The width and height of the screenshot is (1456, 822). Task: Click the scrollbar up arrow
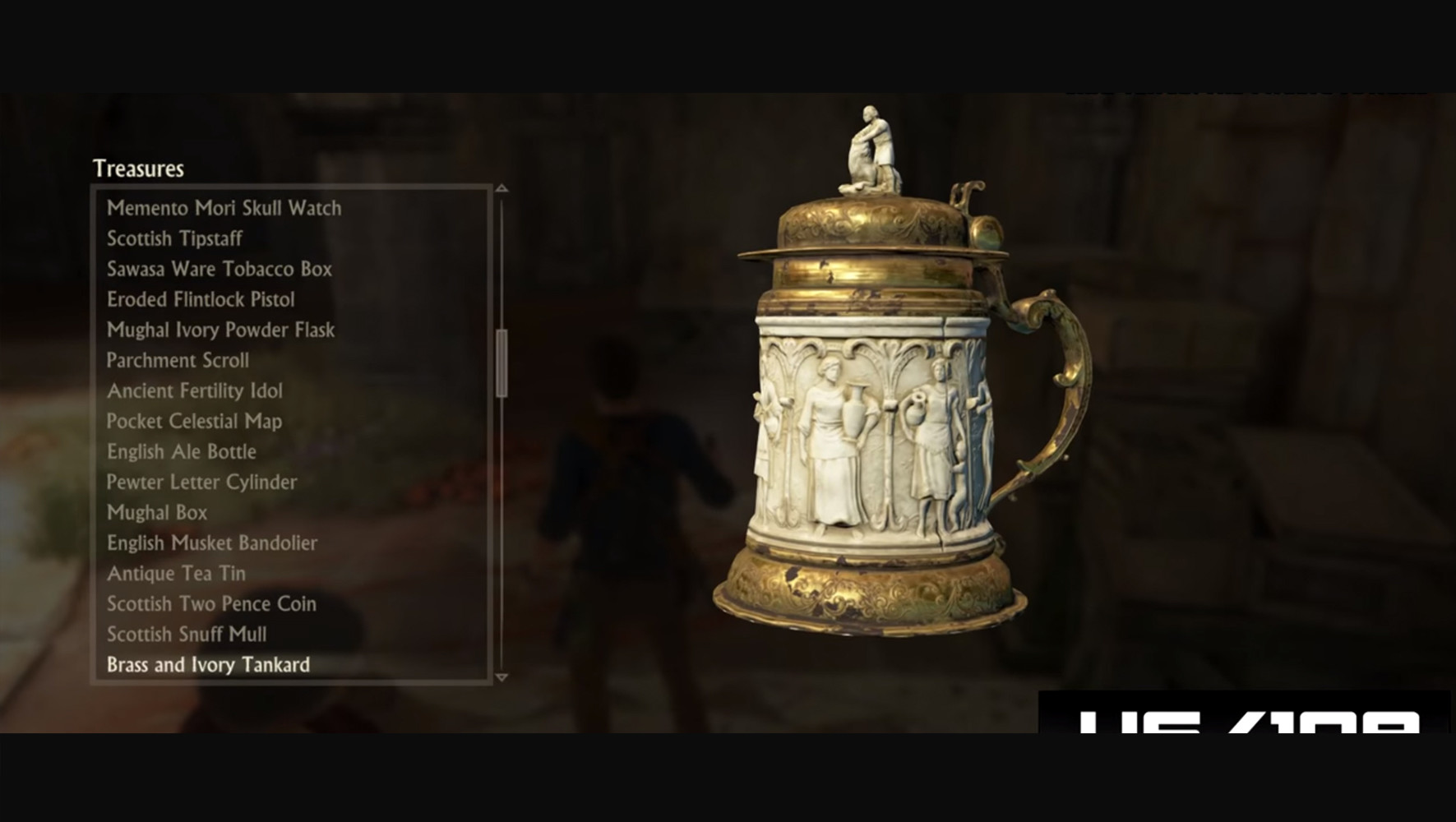tap(500, 188)
